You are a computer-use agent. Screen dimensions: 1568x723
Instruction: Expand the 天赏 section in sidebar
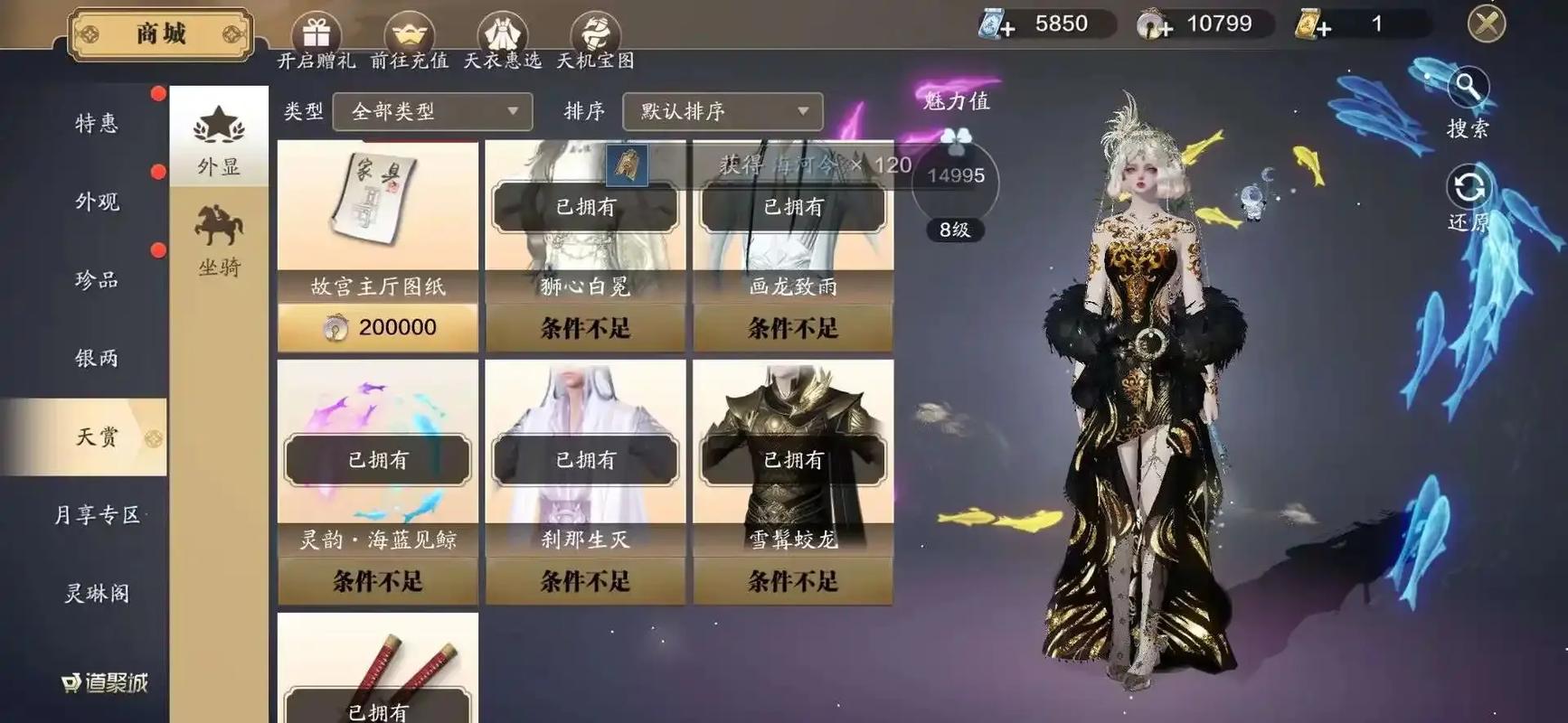tap(99, 436)
